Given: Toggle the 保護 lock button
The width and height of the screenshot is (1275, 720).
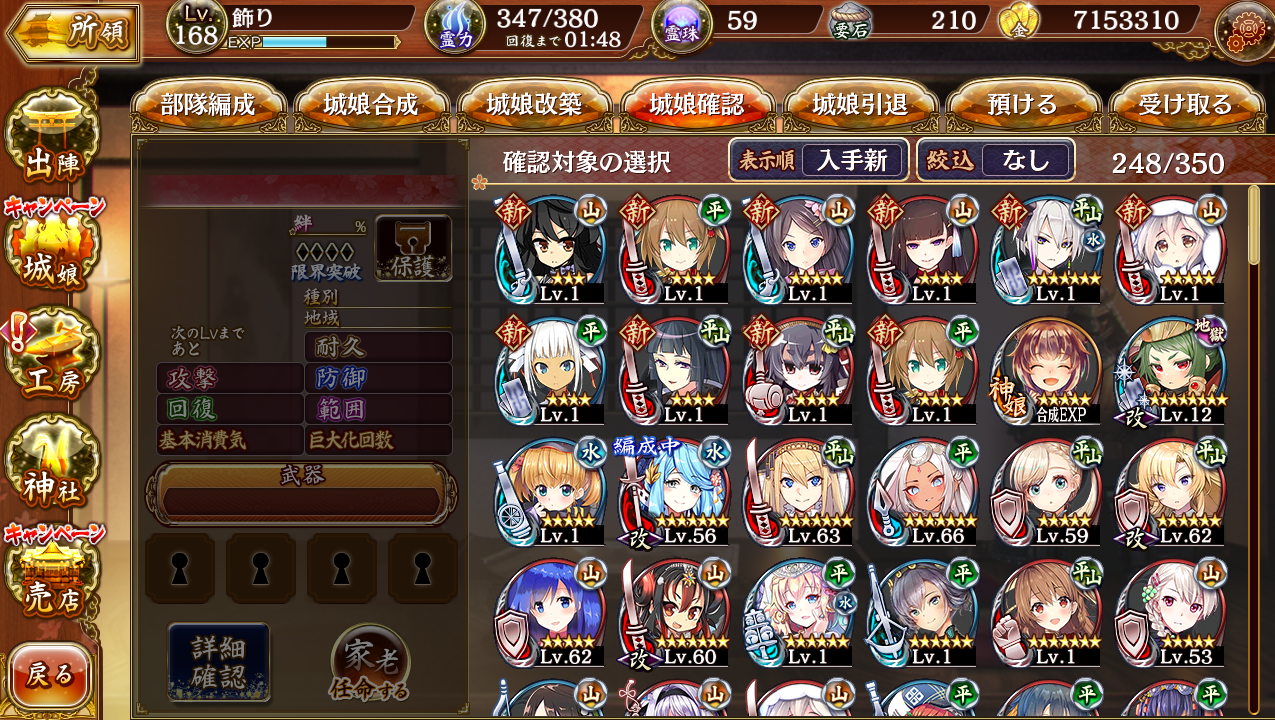Looking at the screenshot, I should 413,247.
